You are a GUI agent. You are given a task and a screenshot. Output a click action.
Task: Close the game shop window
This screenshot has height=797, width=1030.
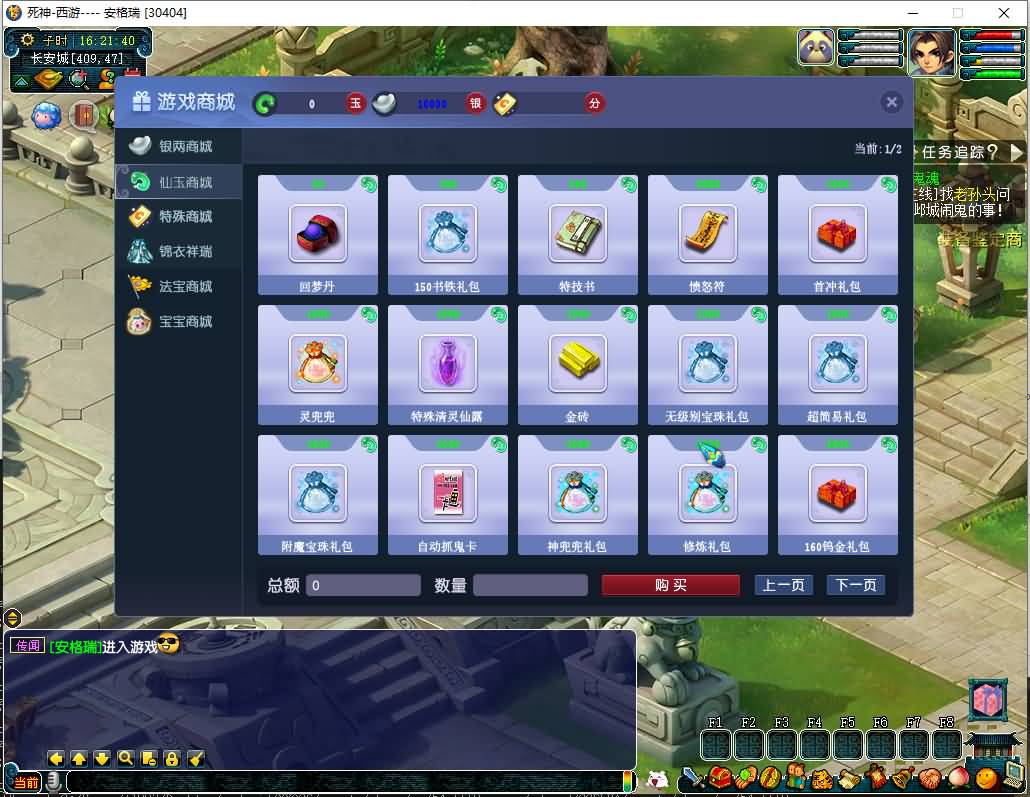[x=892, y=102]
